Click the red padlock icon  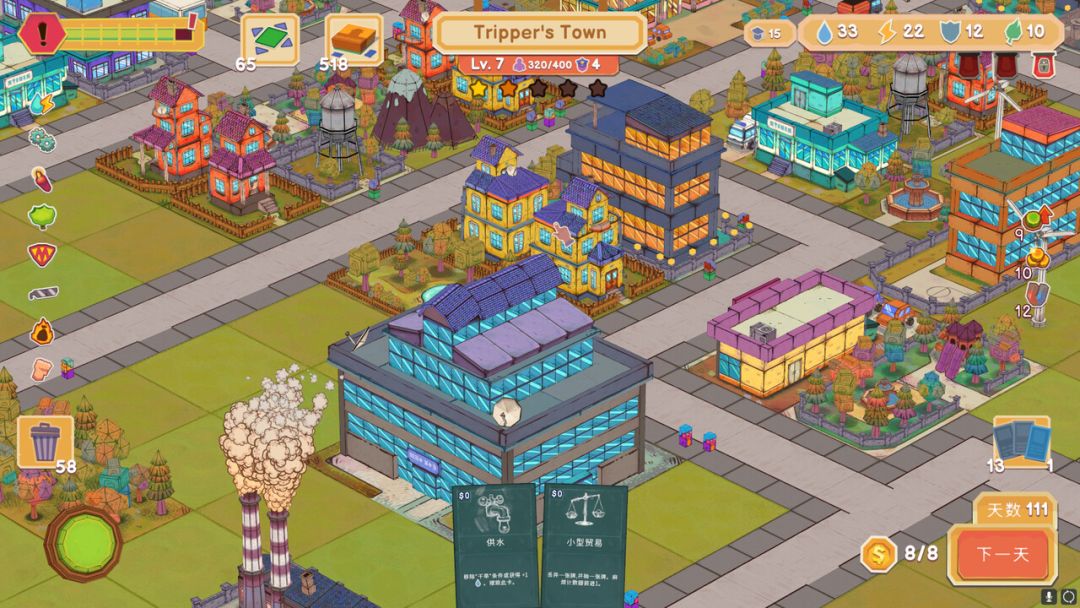[1045, 66]
